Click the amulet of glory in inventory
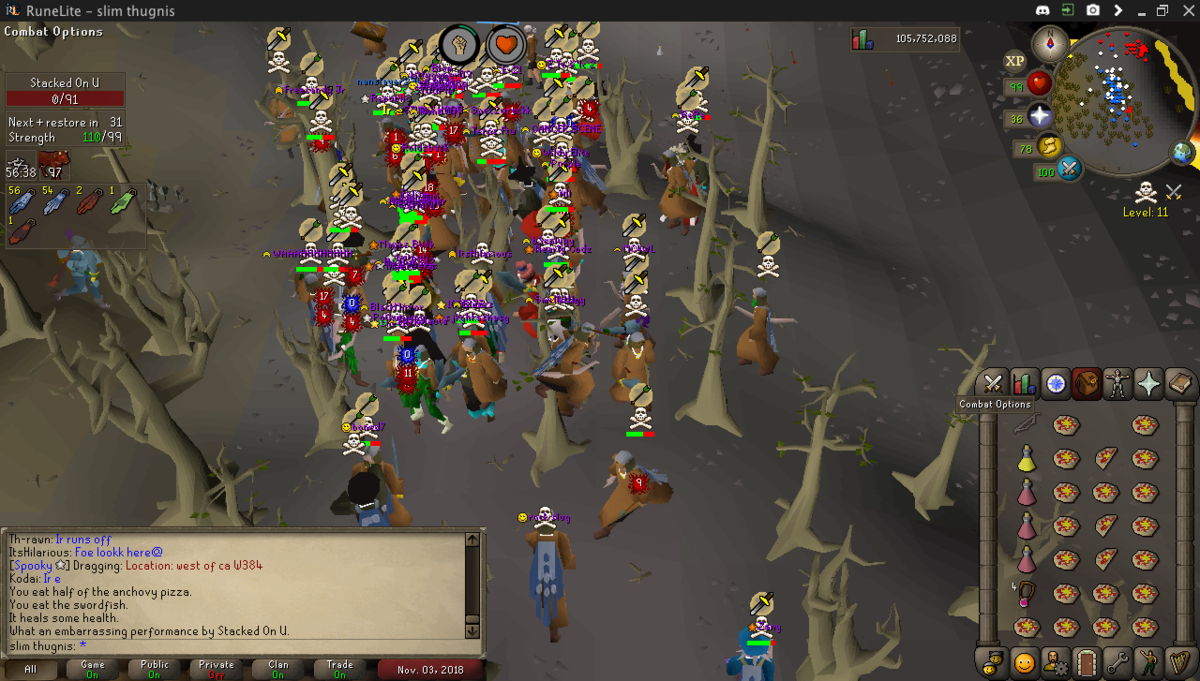 point(1026,595)
